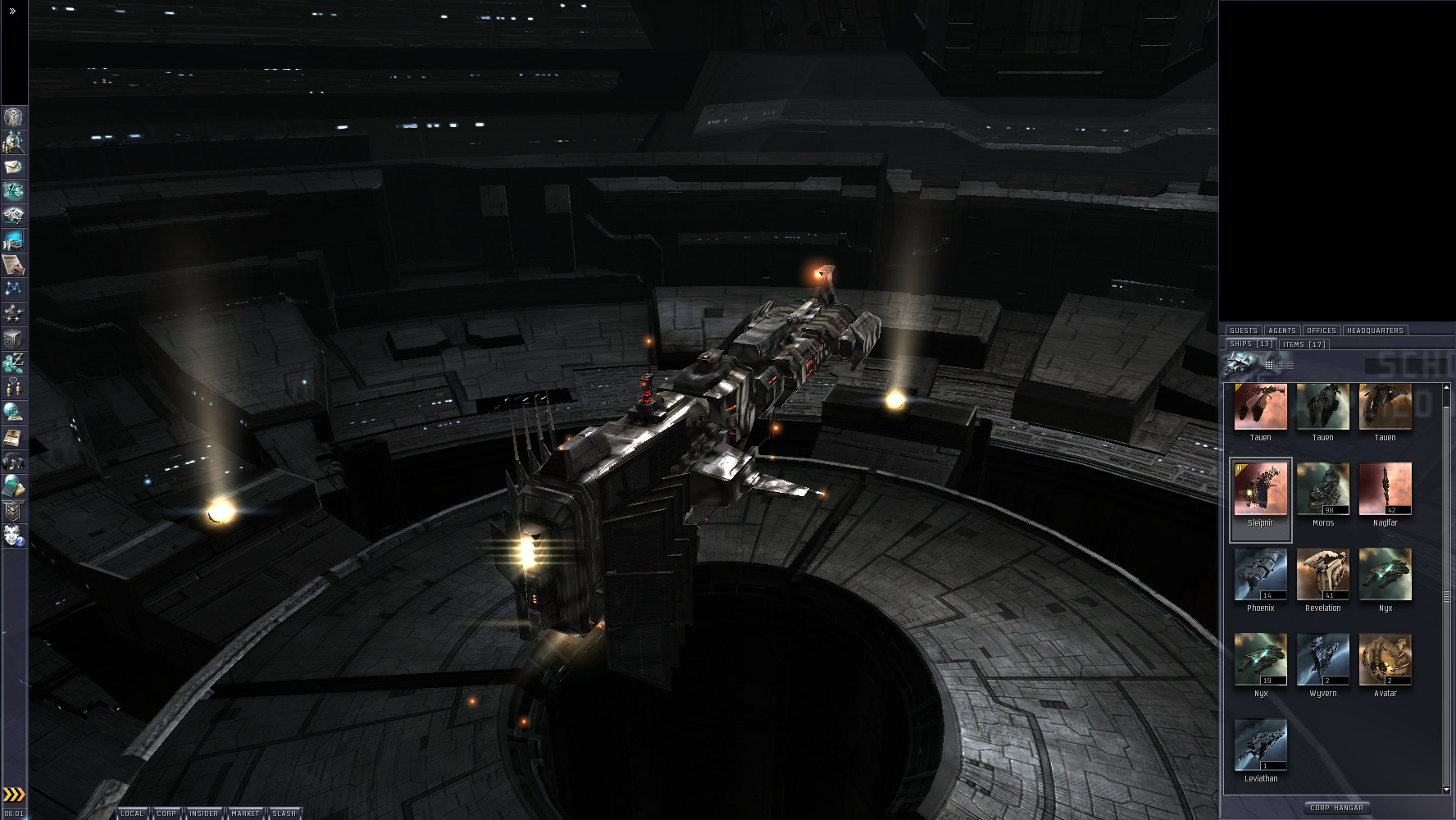Open the Headquarters tab

pyautogui.click(x=1375, y=330)
